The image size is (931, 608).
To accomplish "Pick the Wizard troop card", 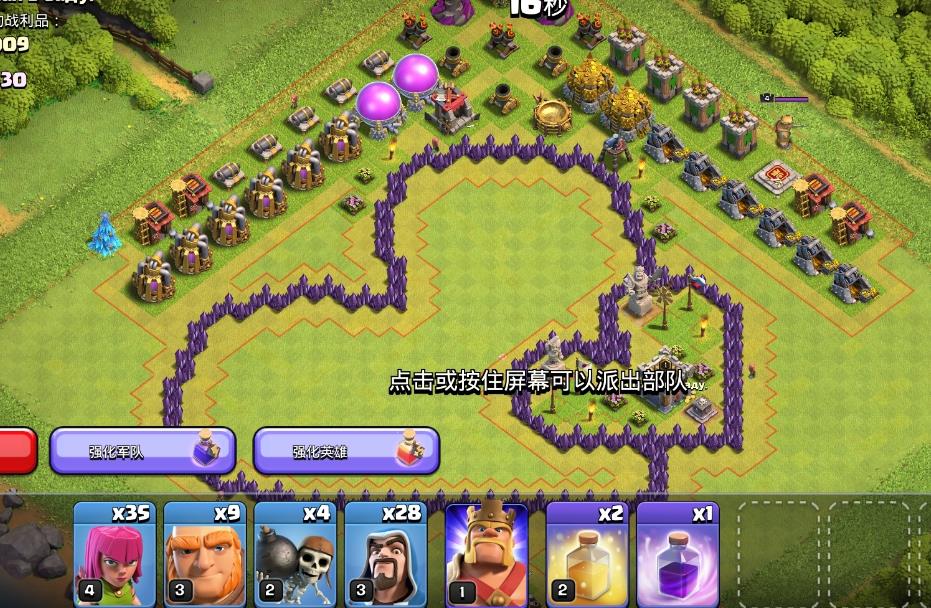I will click(x=385, y=553).
